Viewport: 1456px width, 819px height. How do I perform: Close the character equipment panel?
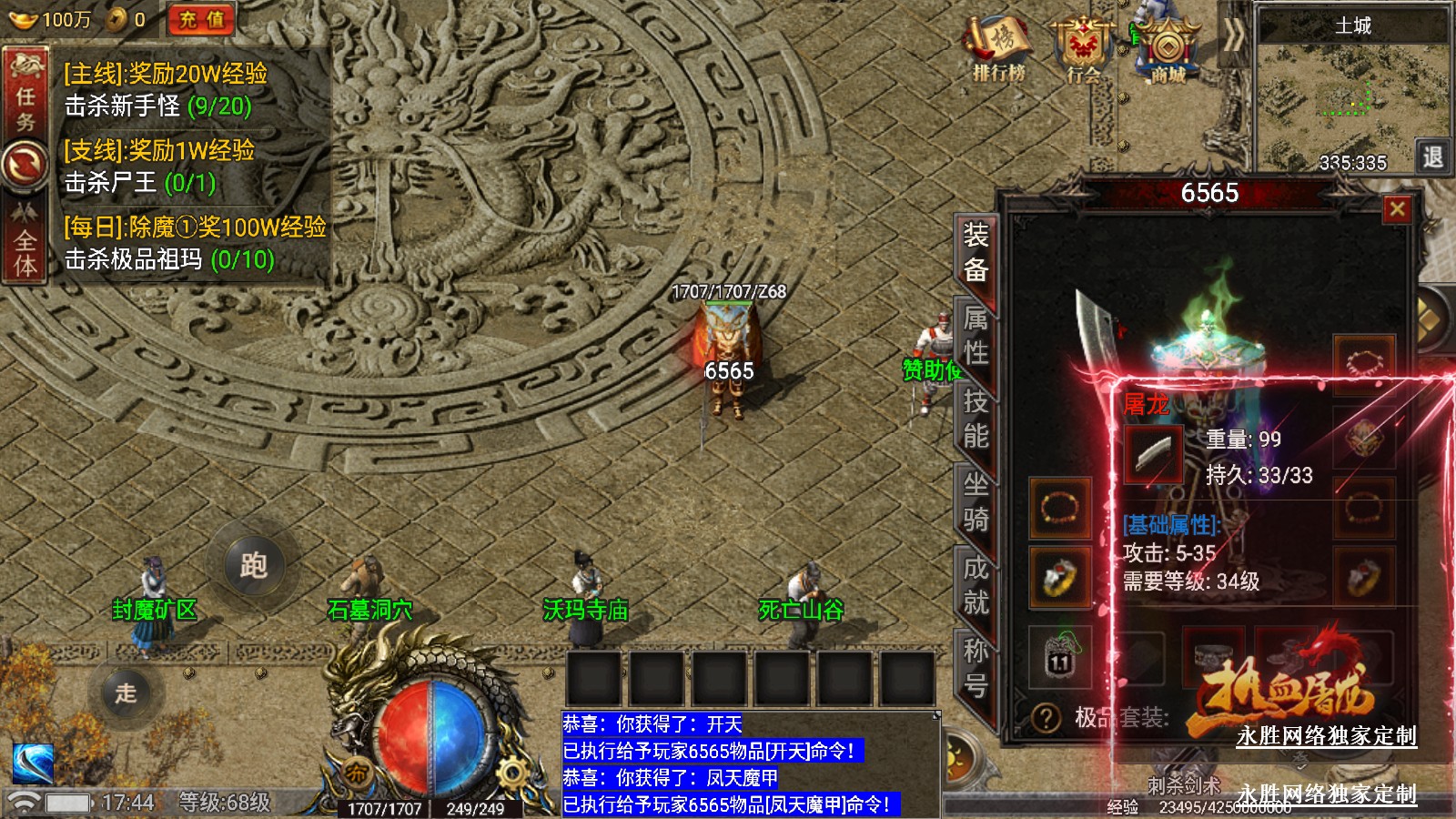pyautogui.click(x=1397, y=210)
